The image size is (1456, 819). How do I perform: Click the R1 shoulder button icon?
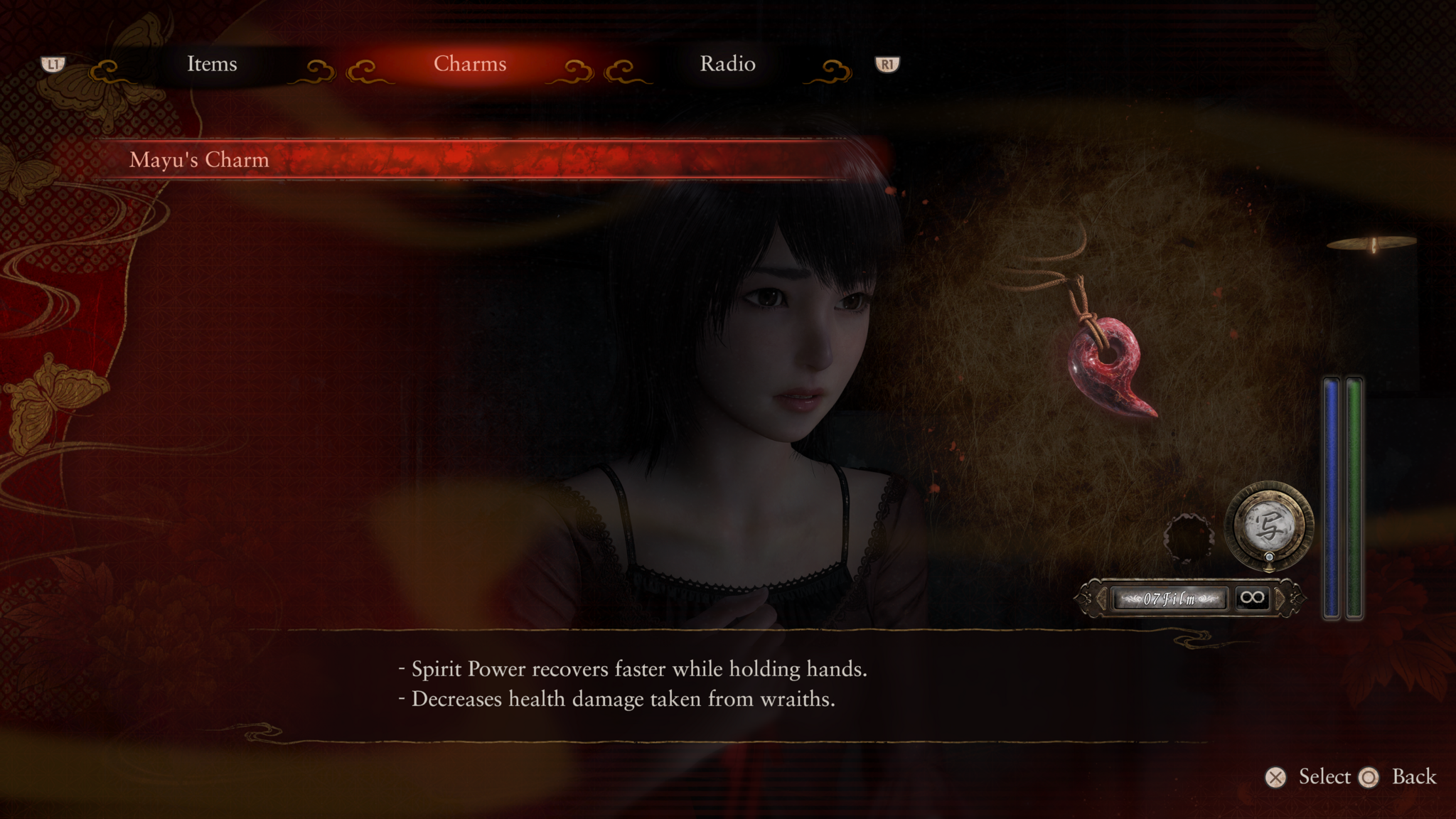886,65
